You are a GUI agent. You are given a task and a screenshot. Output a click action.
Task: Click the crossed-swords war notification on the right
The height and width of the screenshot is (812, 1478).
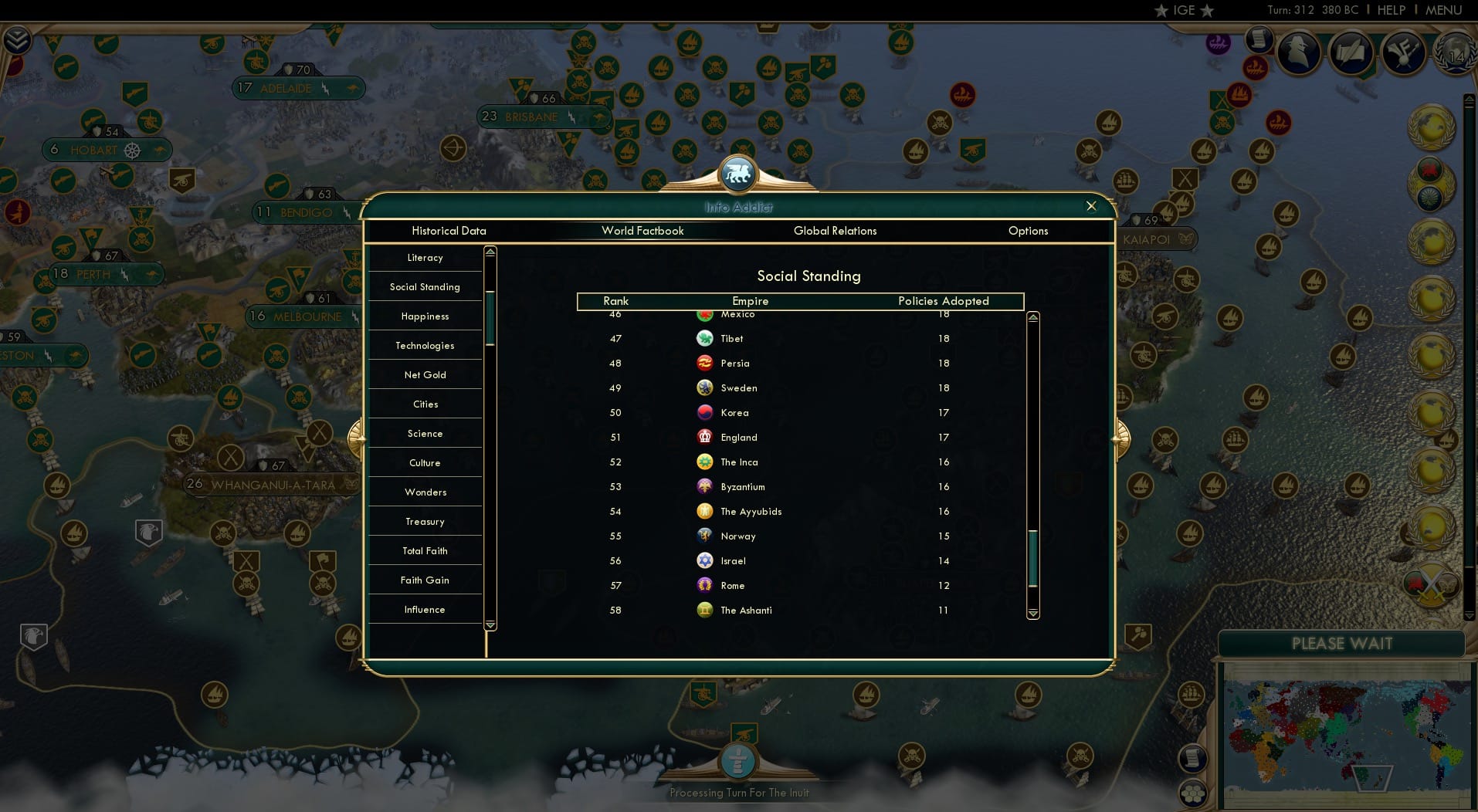1429,585
